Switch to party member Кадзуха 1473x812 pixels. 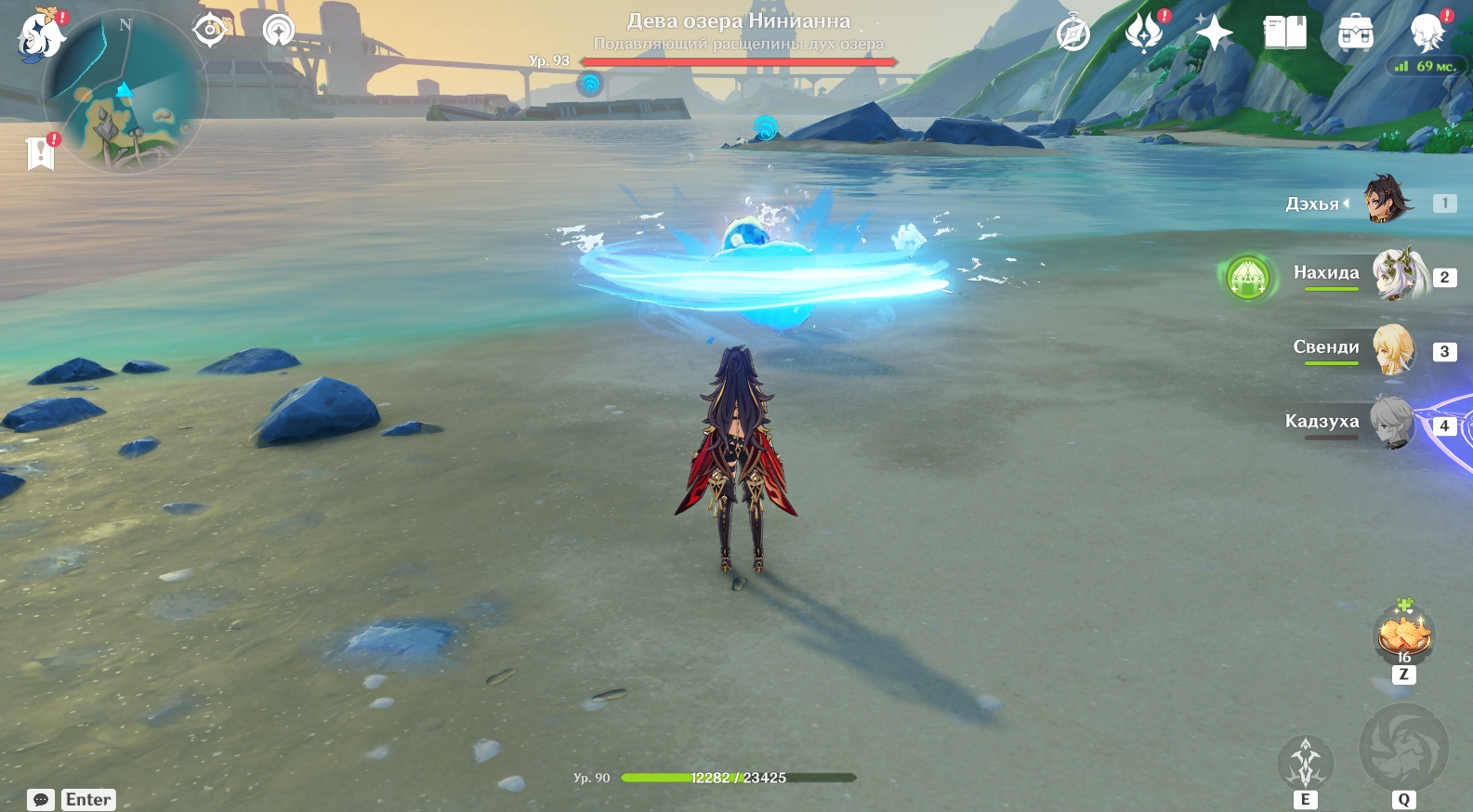click(x=1392, y=423)
